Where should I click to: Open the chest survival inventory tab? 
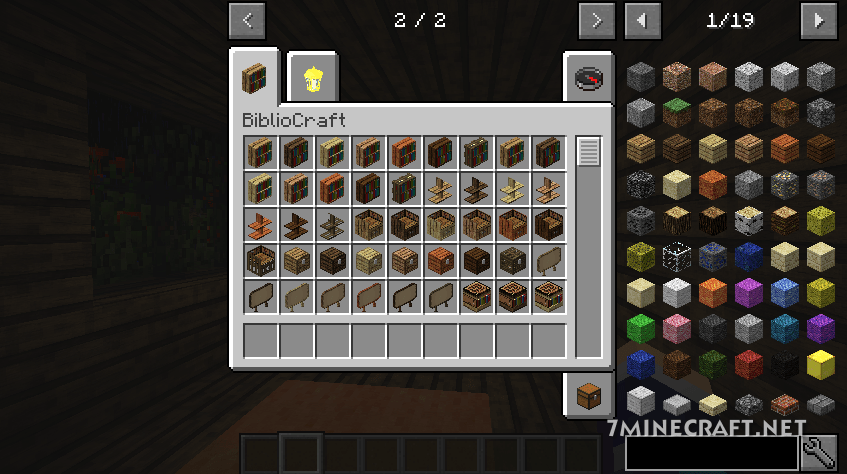tap(588, 394)
